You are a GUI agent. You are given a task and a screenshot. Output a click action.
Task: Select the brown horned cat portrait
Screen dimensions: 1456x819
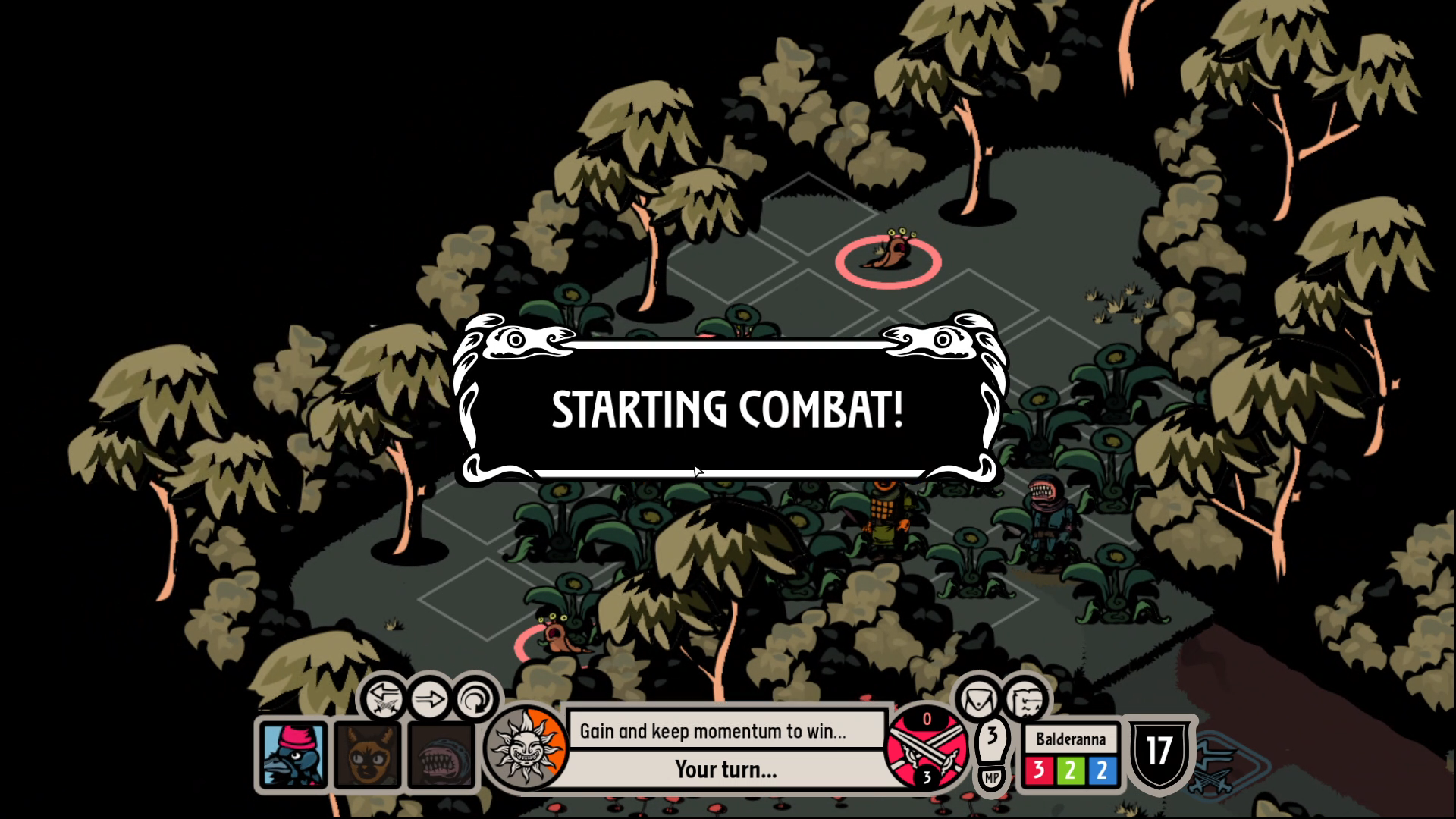click(368, 755)
